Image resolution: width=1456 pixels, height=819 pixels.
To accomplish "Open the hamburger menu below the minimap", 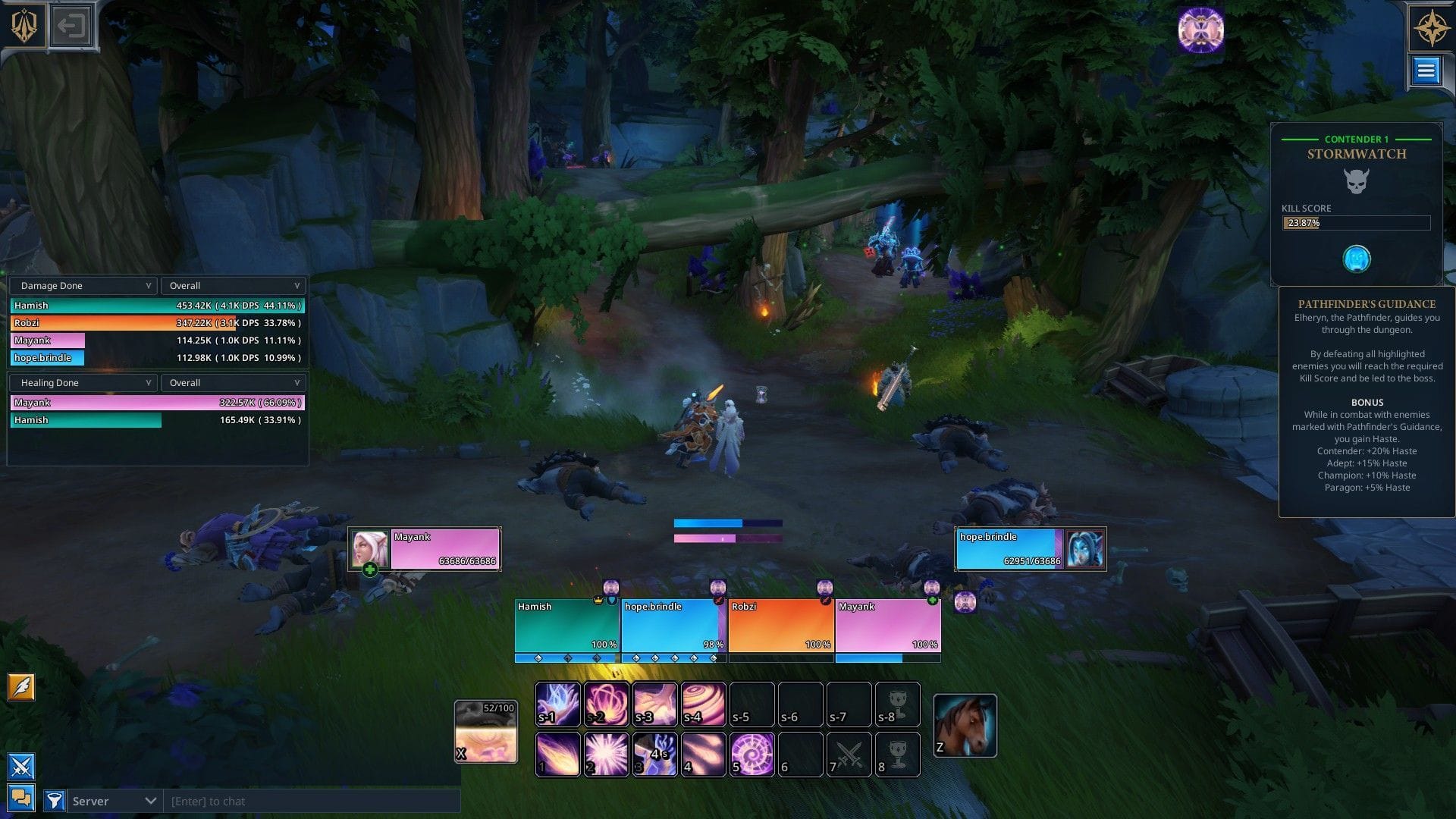I will [1426, 71].
